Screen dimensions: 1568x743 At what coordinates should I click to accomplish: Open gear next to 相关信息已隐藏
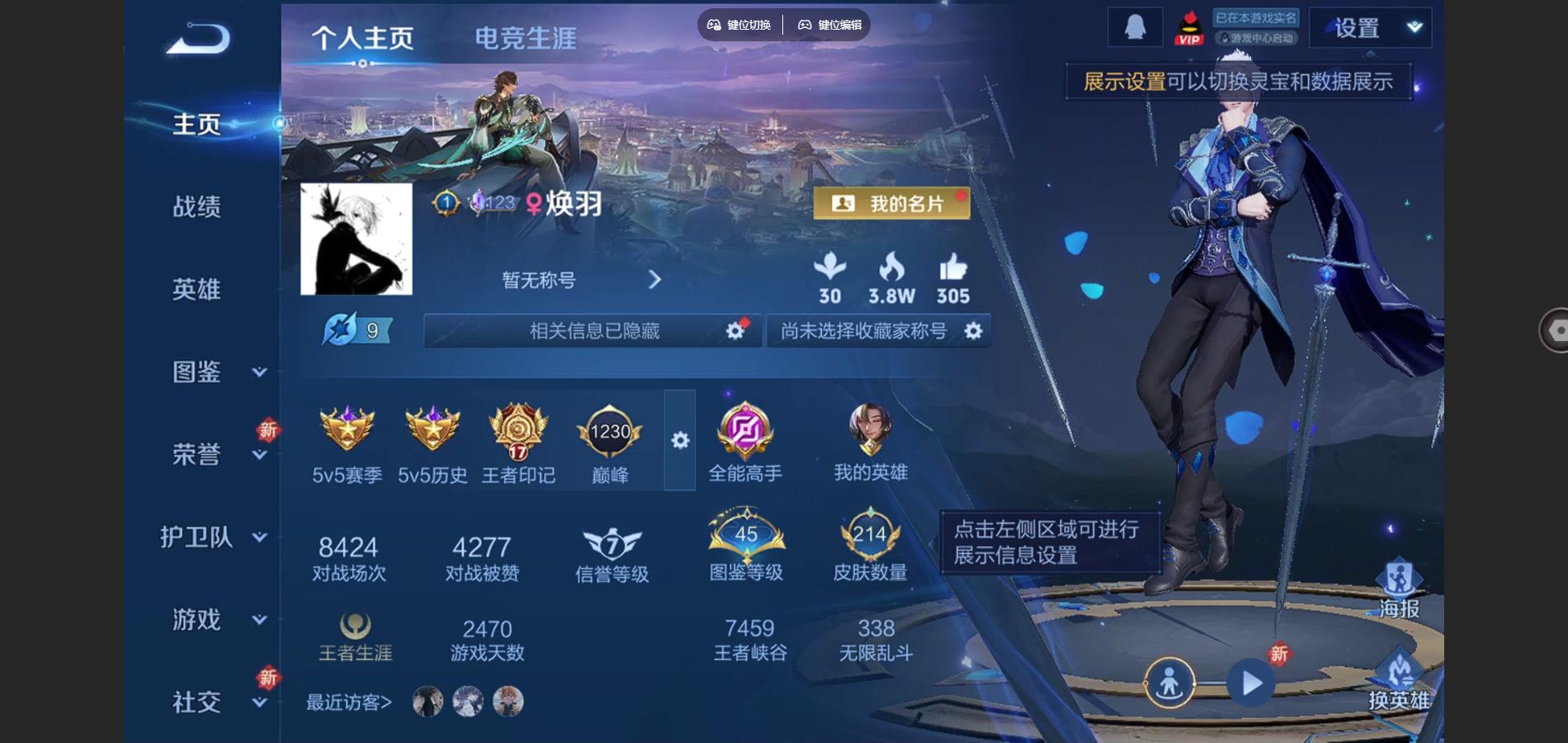pos(734,329)
